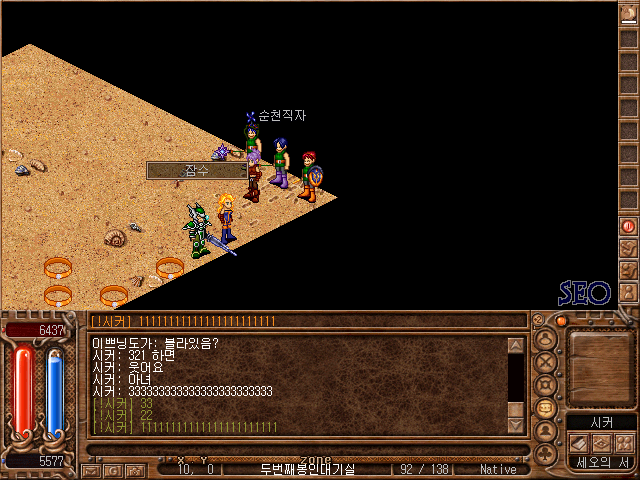Click the clover club round button
Image resolution: width=640 pixels, height=480 pixels.
tap(546, 455)
